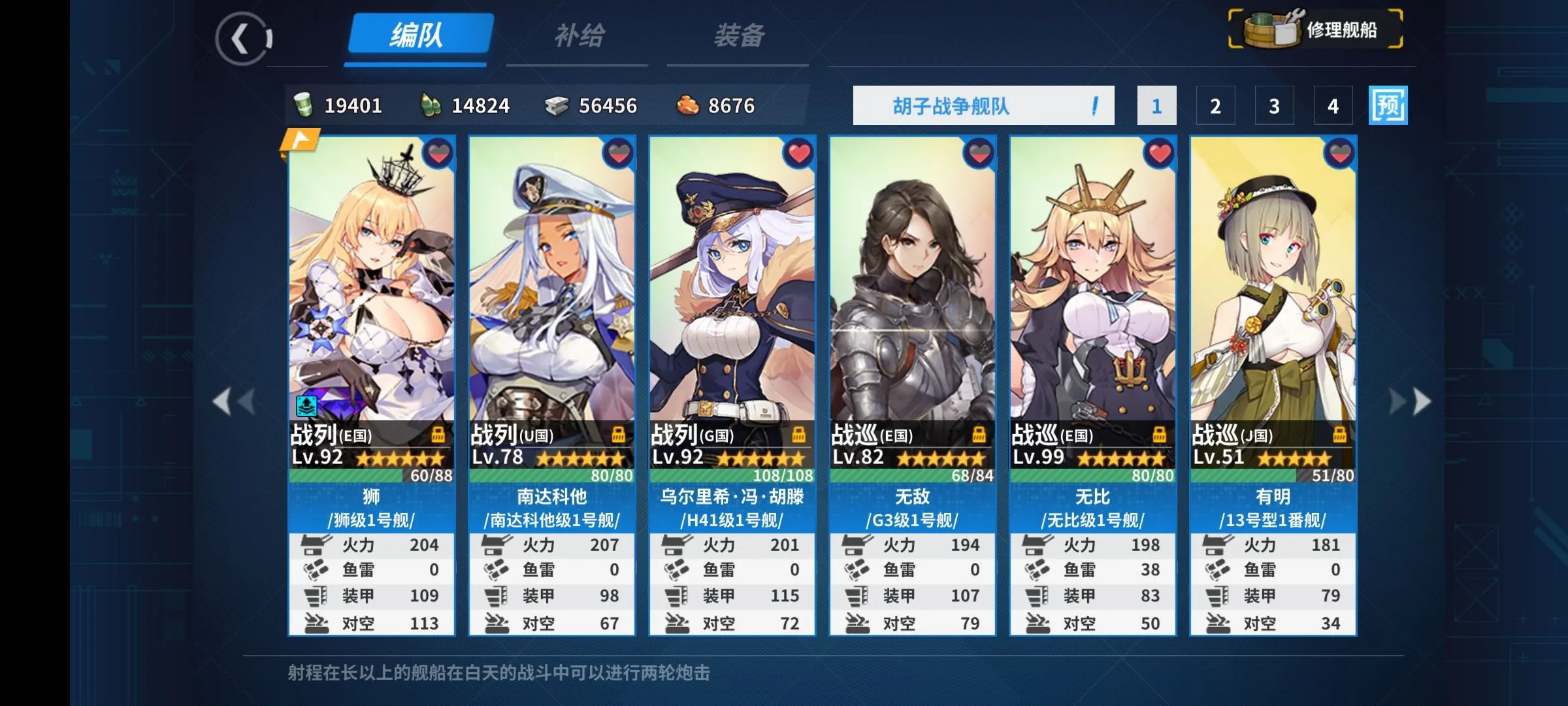Viewport: 1568px width, 706px height.
Task: Go back using the round arrow button
Action: point(242,39)
